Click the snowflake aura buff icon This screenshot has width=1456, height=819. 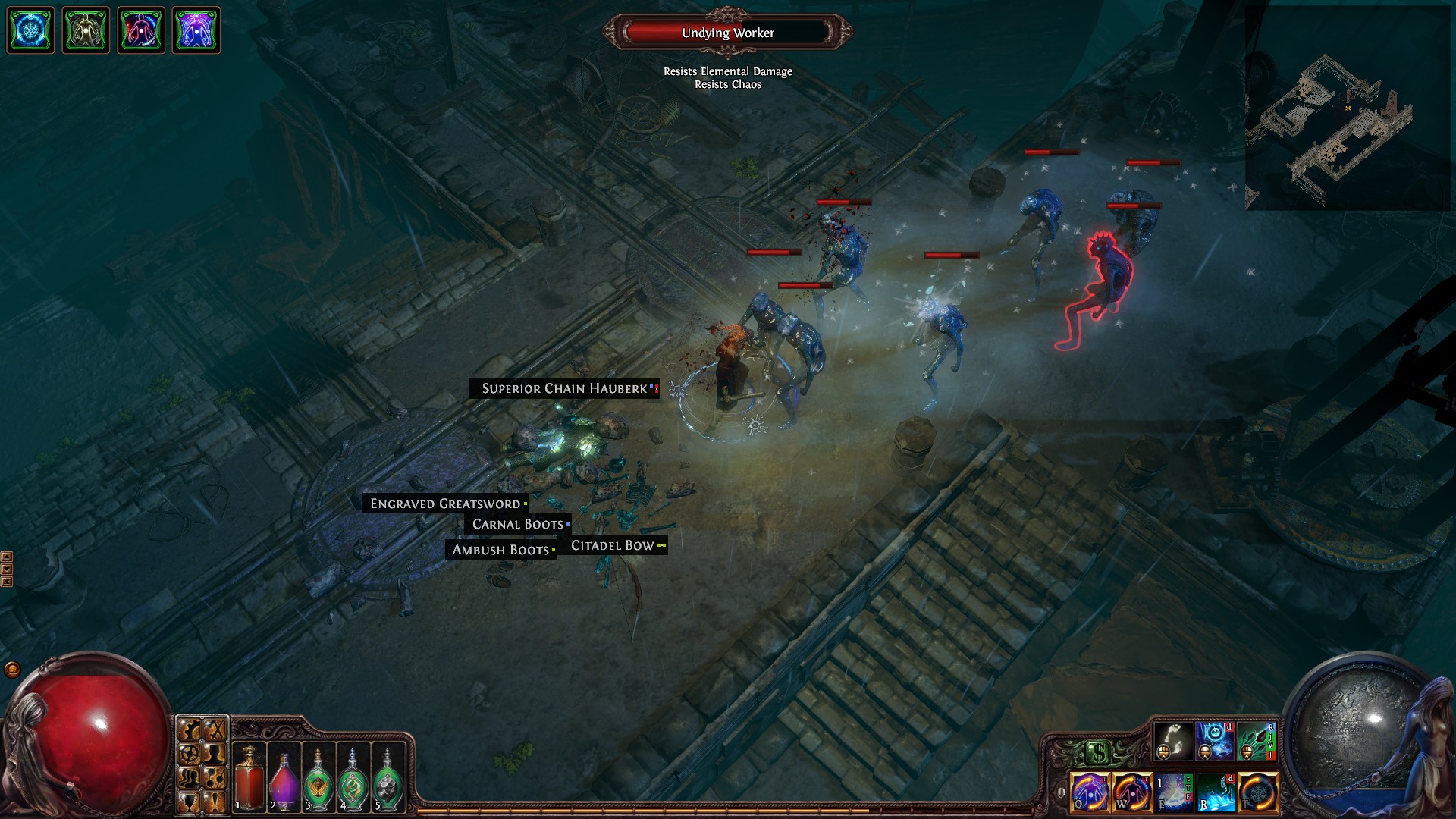(x=30, y=30)
